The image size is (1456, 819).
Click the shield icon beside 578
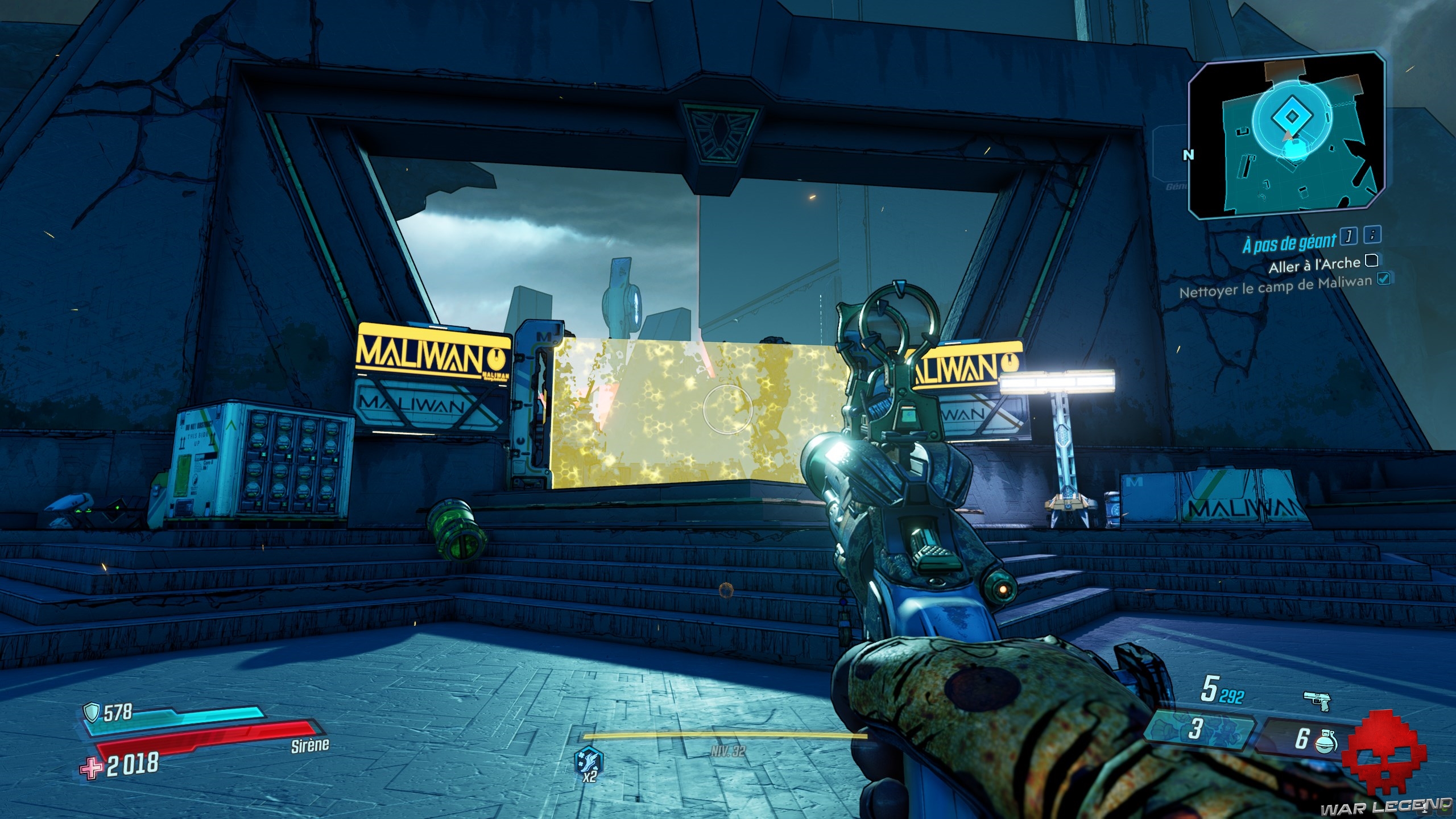tap(91, 711)
